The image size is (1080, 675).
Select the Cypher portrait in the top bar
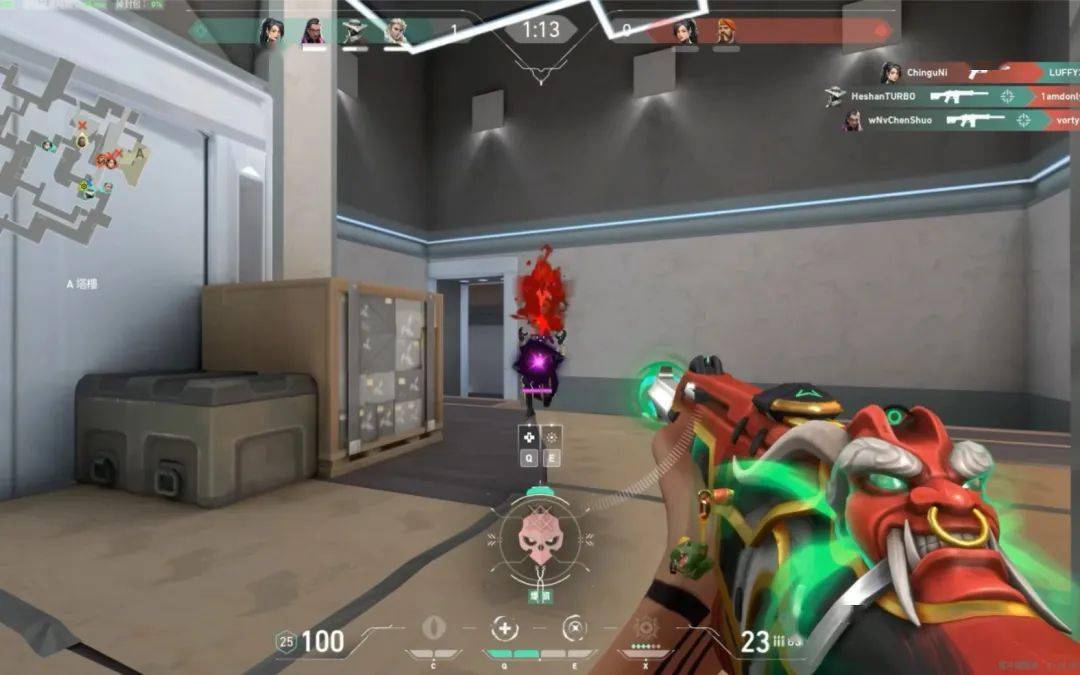pos(355,32)
